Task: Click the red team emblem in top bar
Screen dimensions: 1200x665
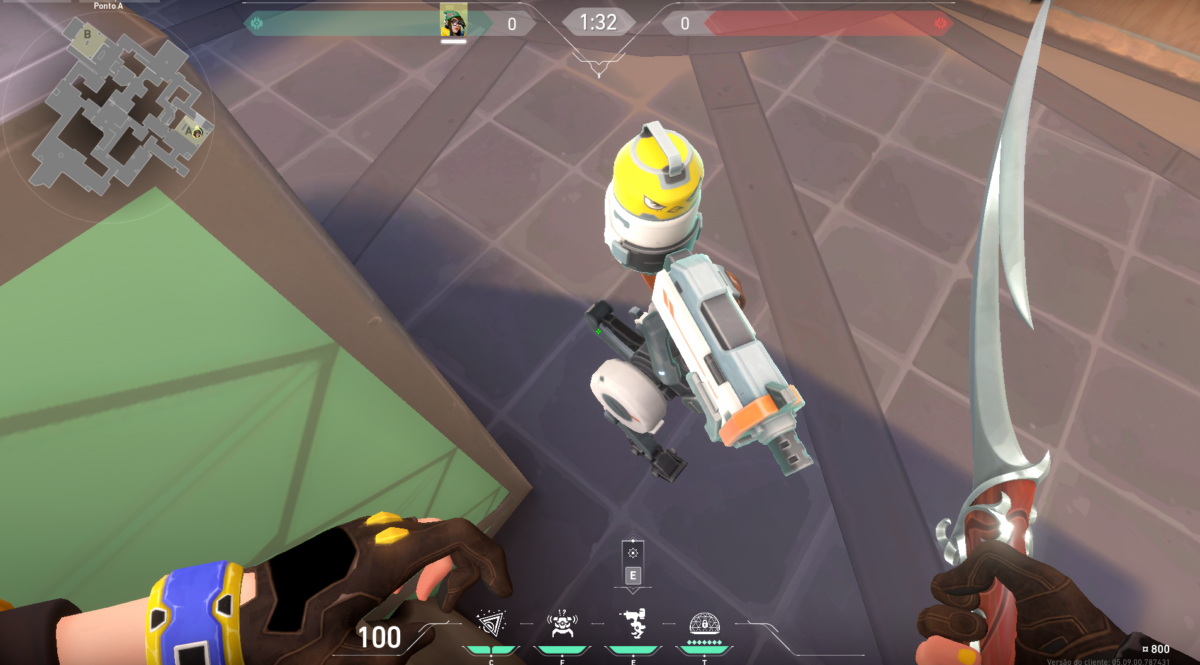Action: point(939,22)
